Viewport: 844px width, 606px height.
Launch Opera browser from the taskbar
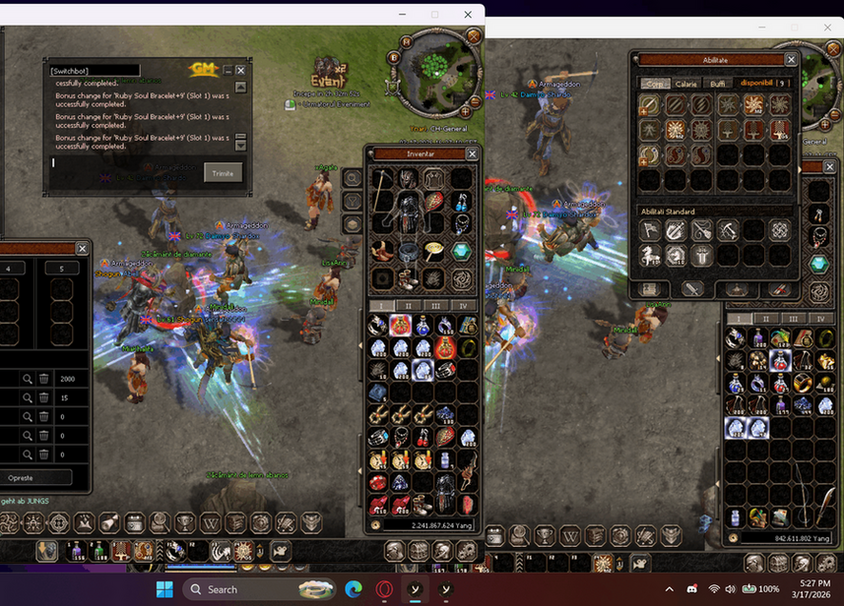(383, 589)
